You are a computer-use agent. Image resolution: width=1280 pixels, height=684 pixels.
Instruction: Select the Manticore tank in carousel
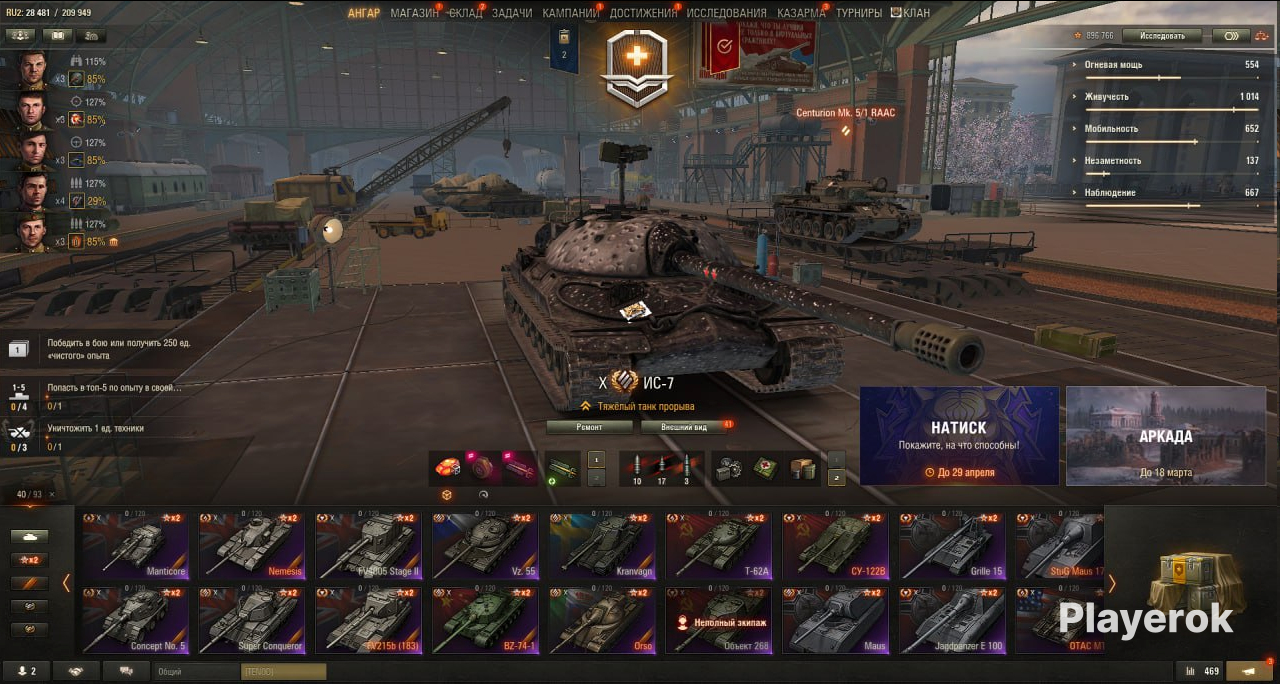(135, 546)
